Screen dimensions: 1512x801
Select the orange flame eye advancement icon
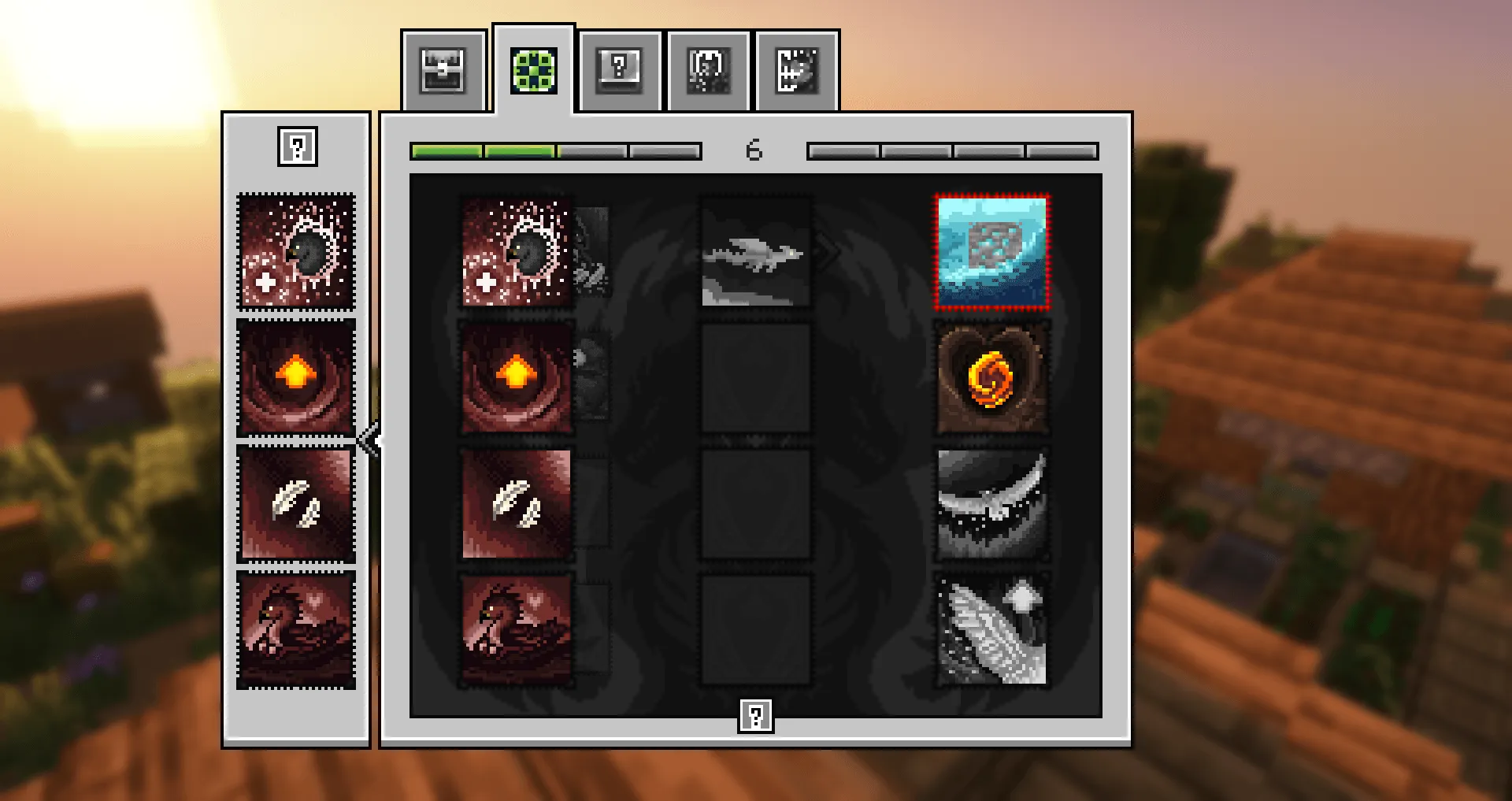tap(516, 378)
